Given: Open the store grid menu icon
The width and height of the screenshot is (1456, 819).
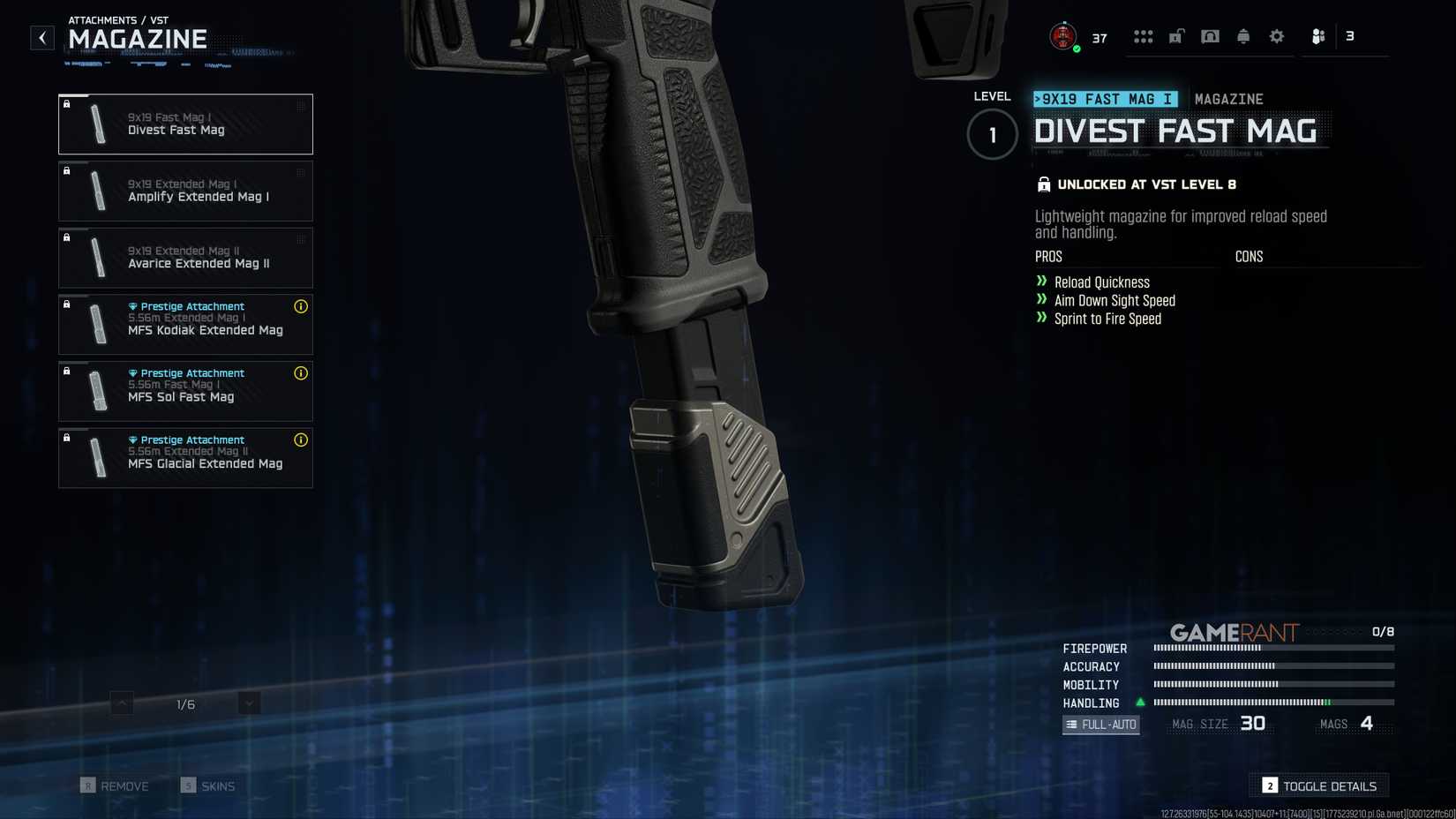Looking at the screenshot, I should 1144,36.
